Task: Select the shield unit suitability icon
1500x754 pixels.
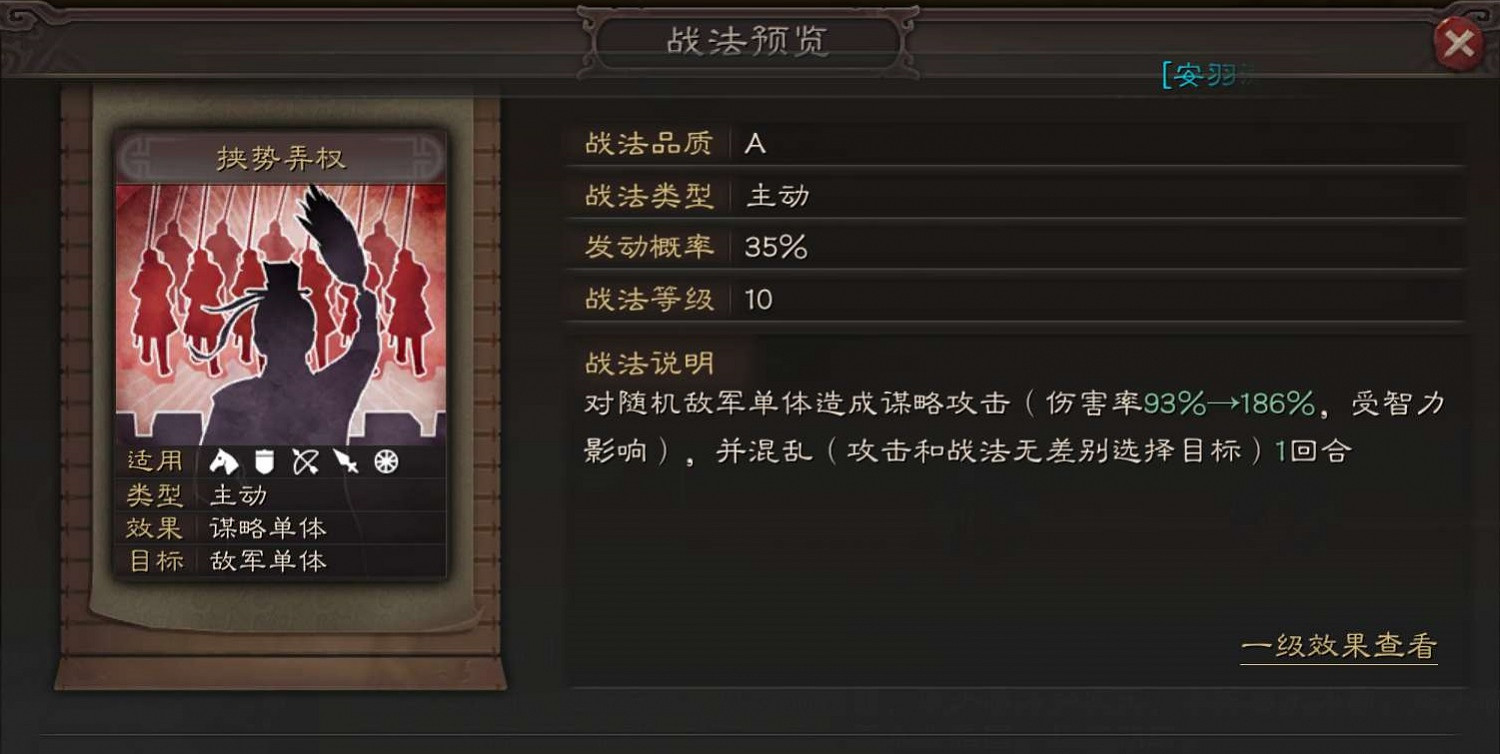Action: [x=264, y=463]
